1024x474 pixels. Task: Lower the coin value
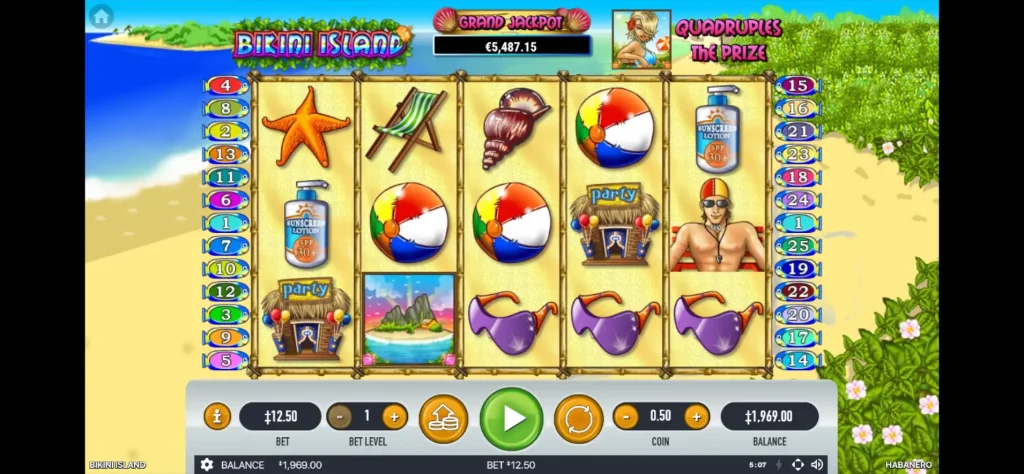[x=626, y=416]
